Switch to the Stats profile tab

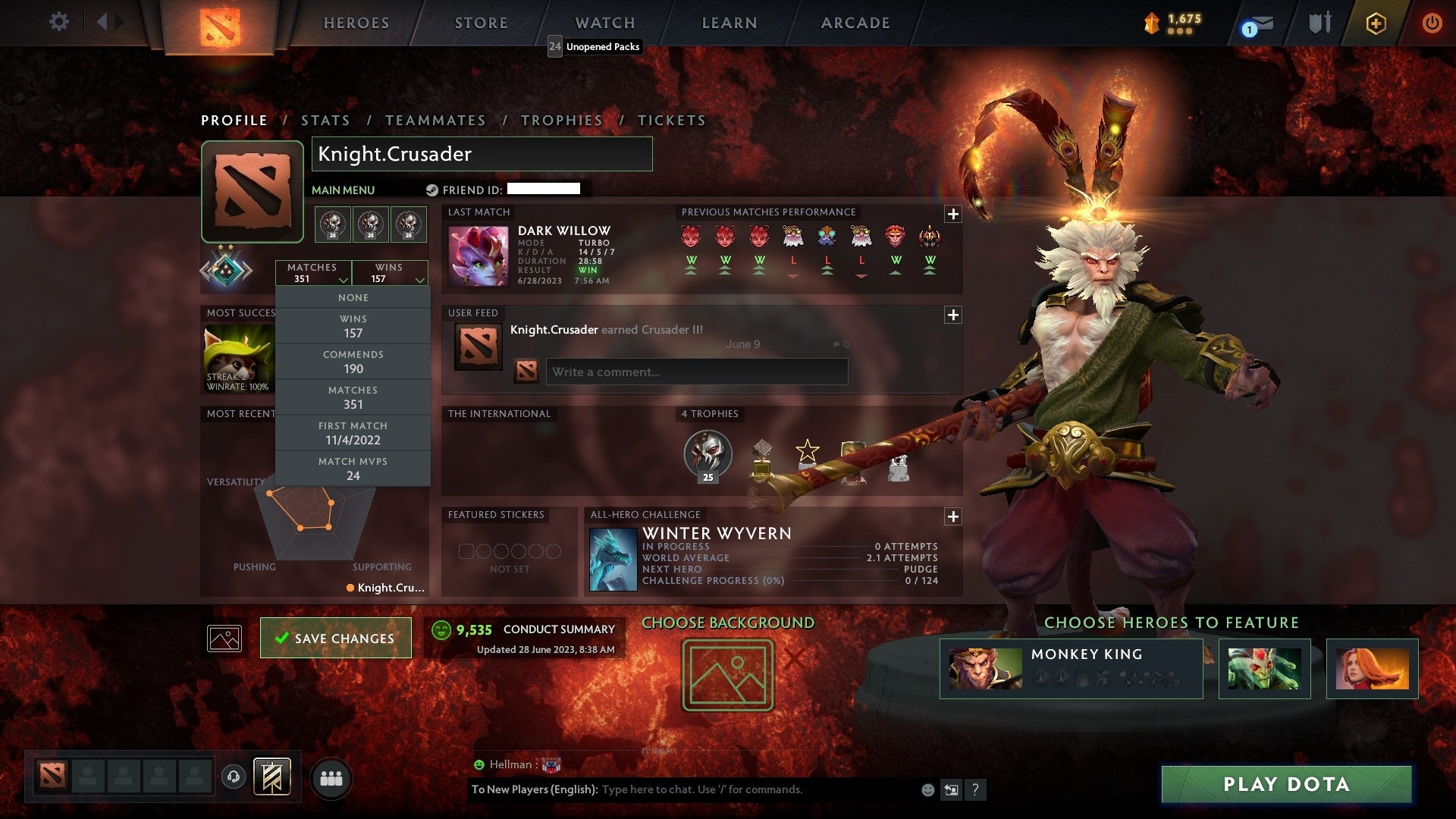tap(325, 120)
